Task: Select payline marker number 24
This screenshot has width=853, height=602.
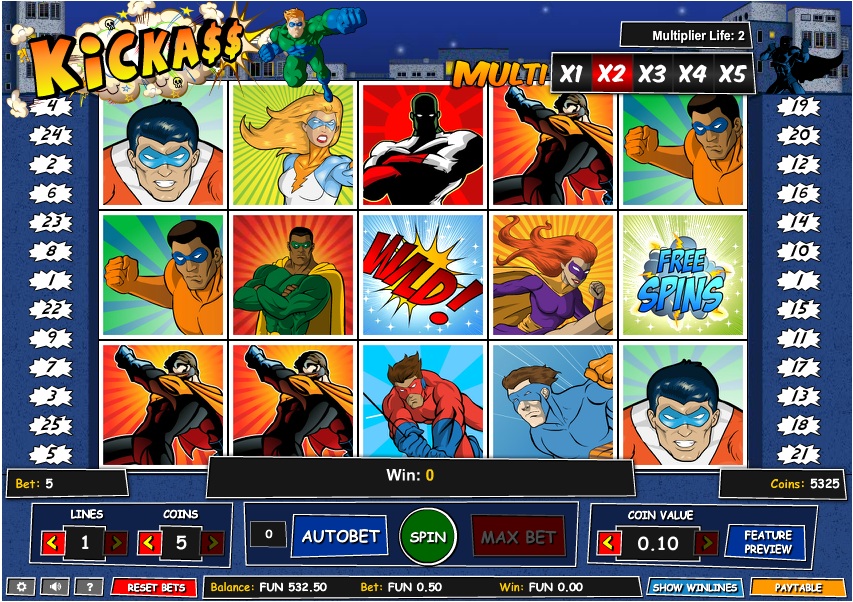Action: click(x=52, y=134)
